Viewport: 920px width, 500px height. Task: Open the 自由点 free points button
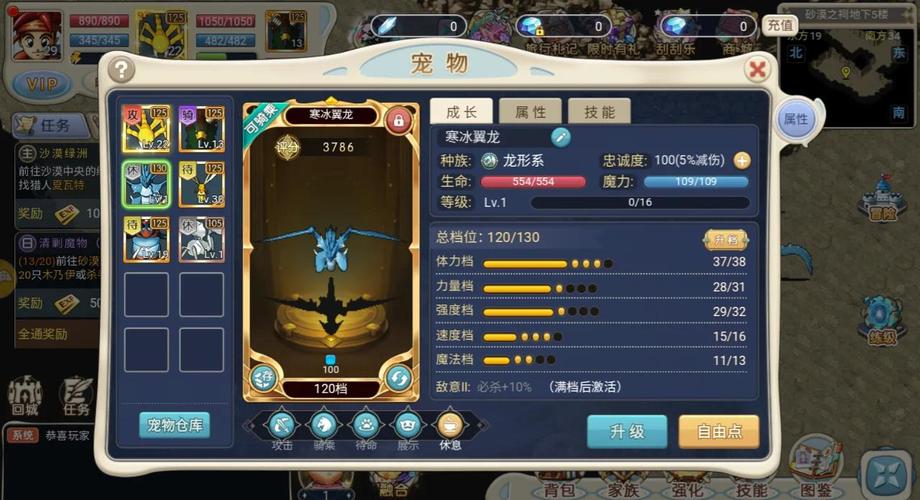coord(718,431)
